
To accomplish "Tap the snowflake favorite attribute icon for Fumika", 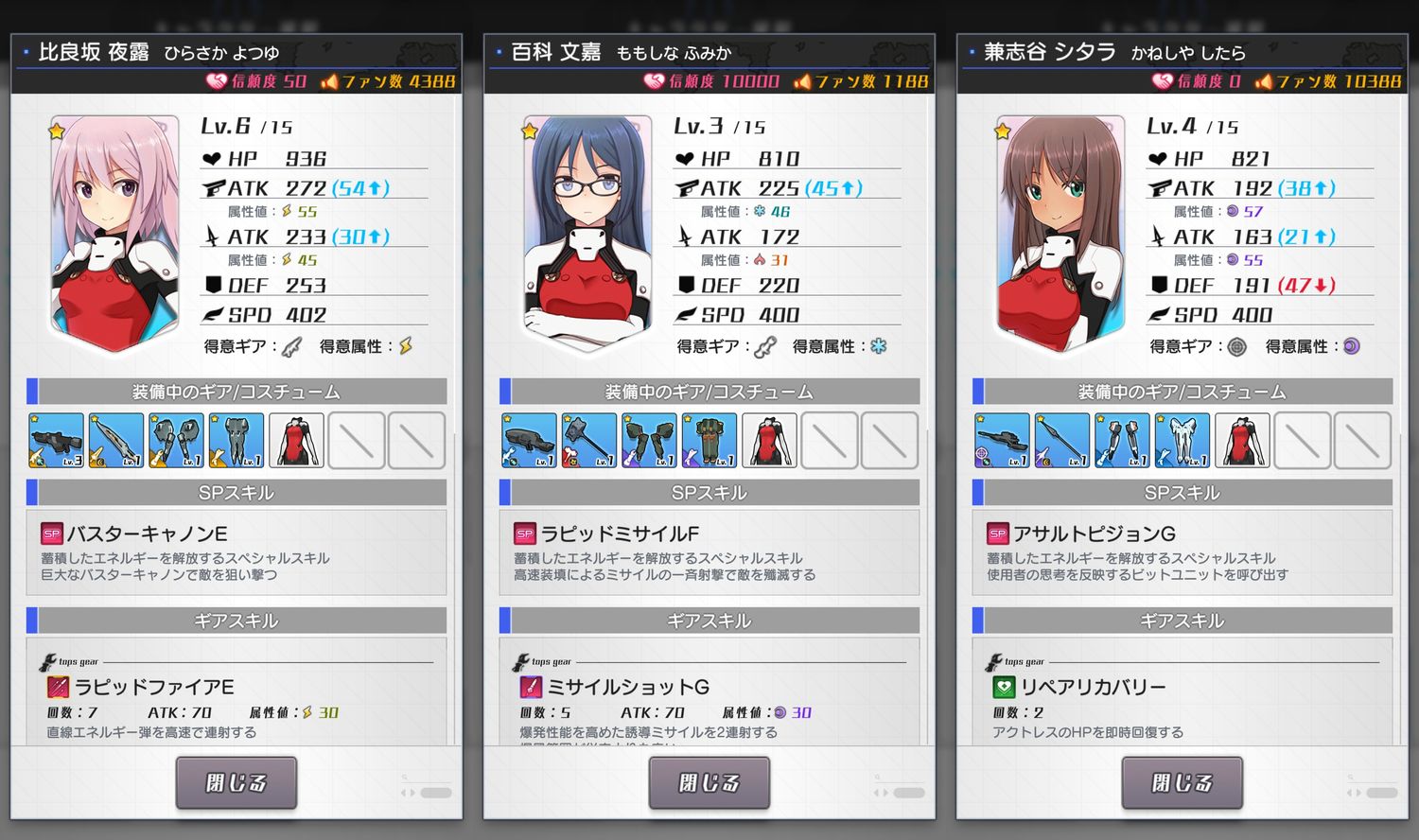I will pos(878,346).
